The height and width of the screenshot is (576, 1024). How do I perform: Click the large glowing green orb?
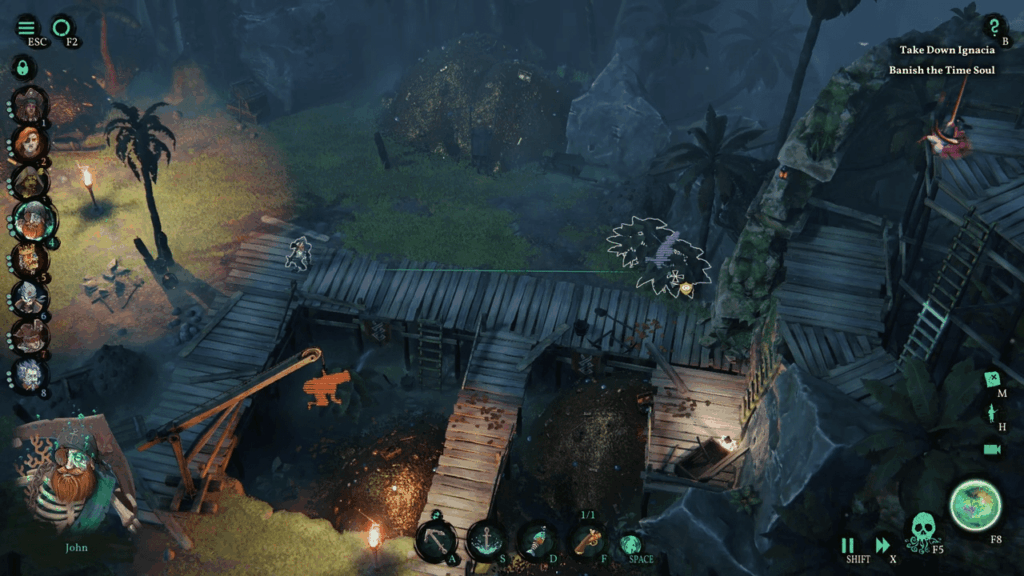tap(975, 504)
